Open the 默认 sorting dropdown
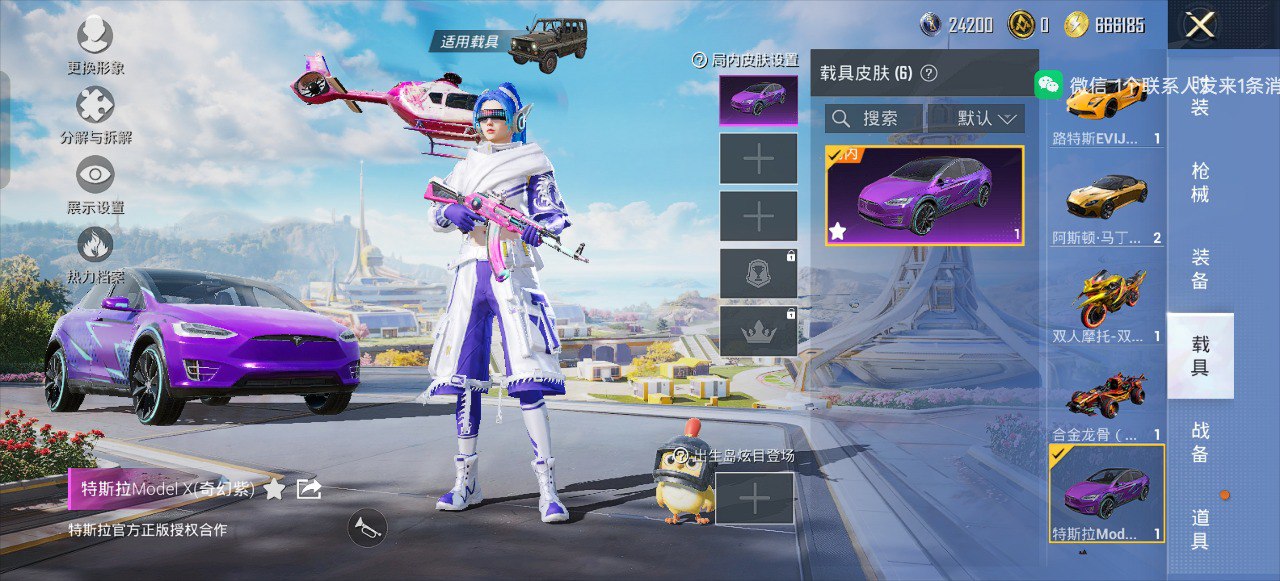Viewport: 1280px width, 581px height. pyautogui.click(x=986, y=119)
